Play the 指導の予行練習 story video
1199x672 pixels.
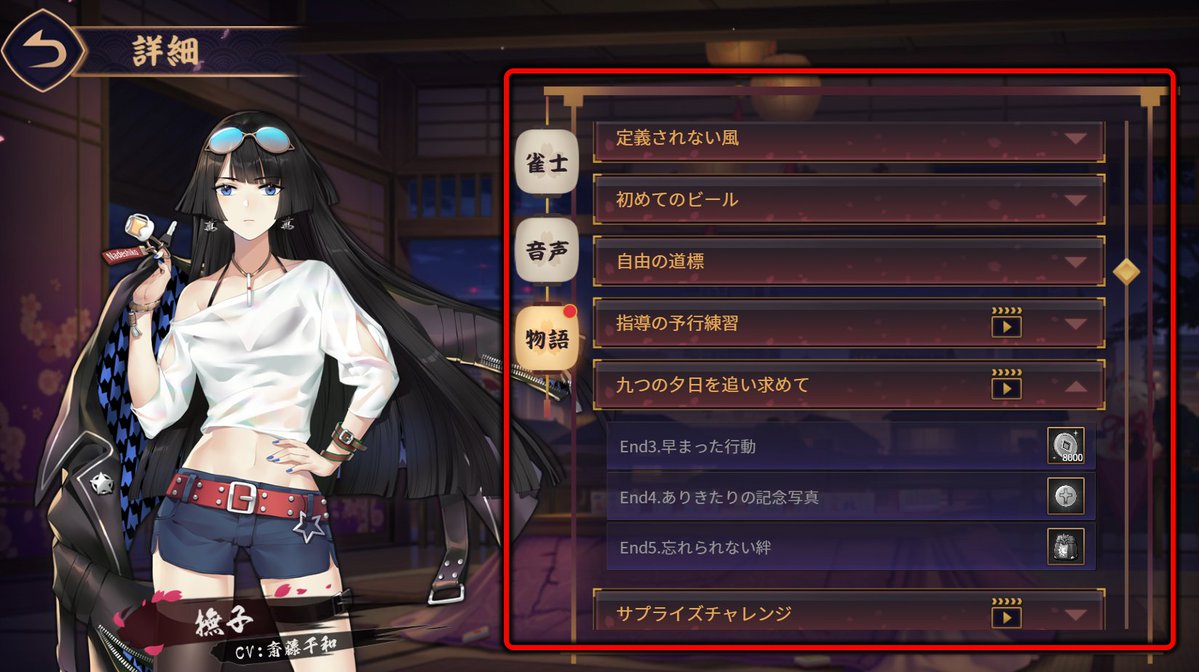pyautogui.click(x=1006, y=323)
